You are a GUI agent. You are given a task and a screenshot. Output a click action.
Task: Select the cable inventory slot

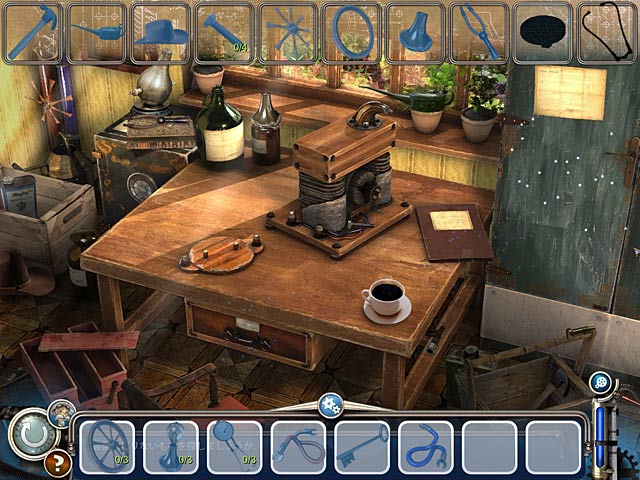(298, 446)
